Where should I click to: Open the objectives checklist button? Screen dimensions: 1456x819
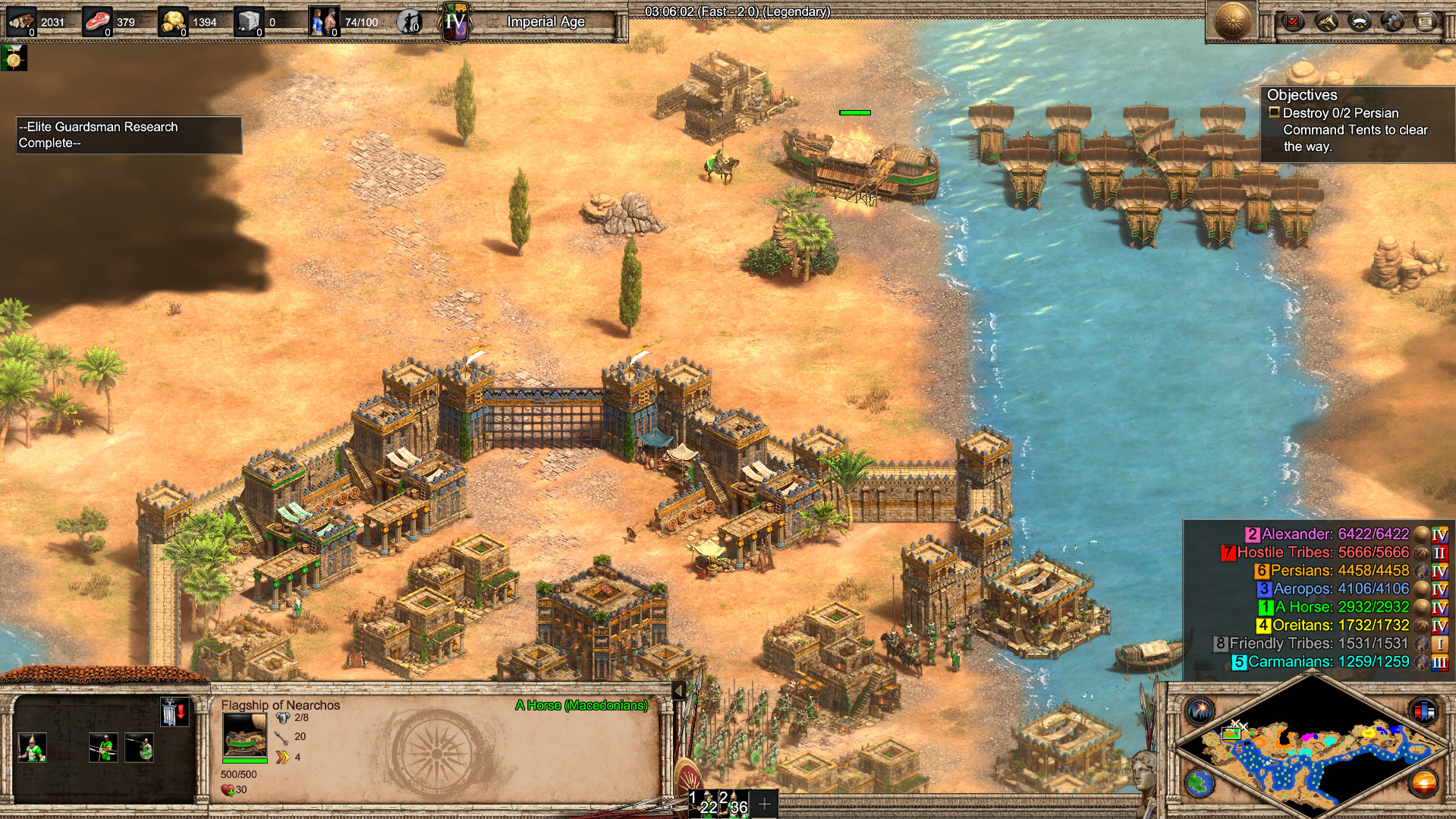pyautogui.click(x=1293, y=21)
